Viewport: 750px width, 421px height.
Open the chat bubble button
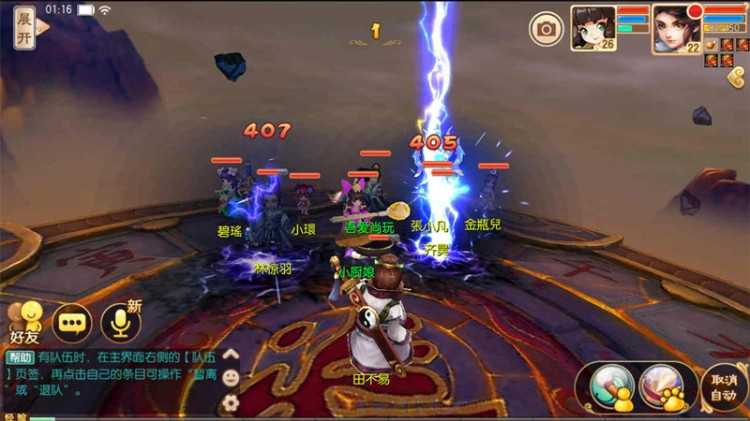point(72,322)
